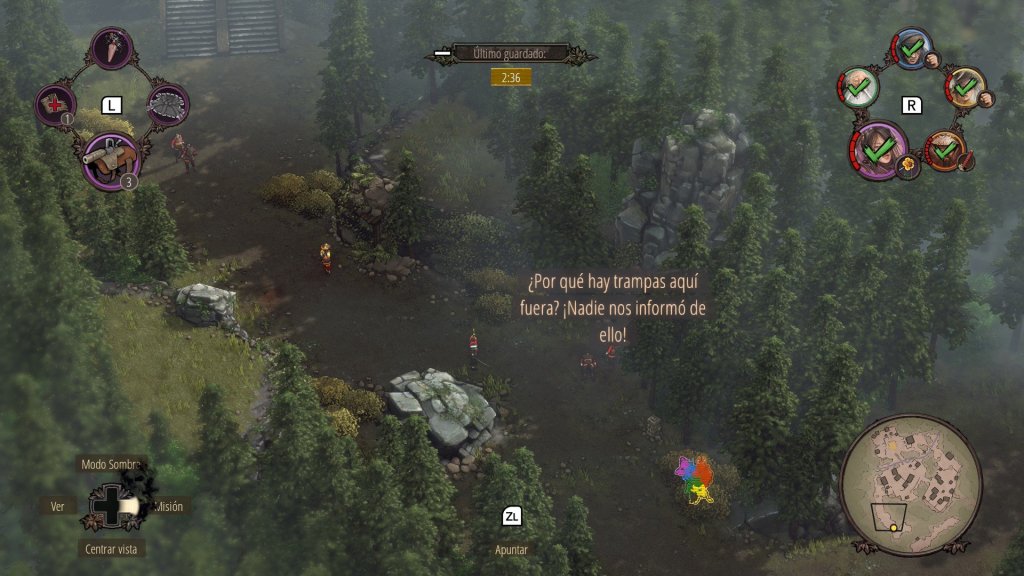The image size is (1024, 576).
Task: Pick the orange-ringed straw hat character
Action: click(x=943, y=150)
